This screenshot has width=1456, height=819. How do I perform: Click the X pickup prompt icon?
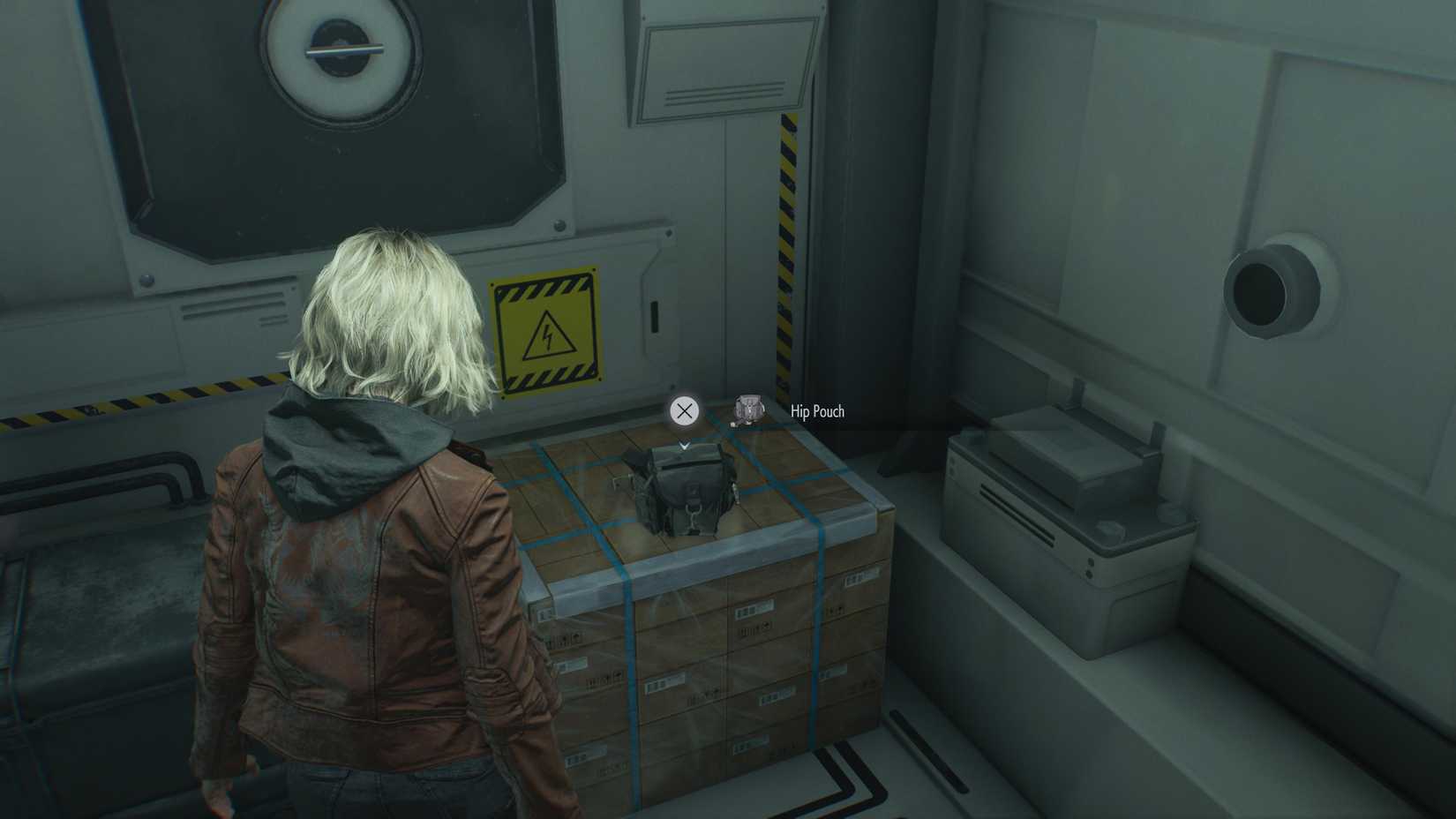tap(684, 409)
